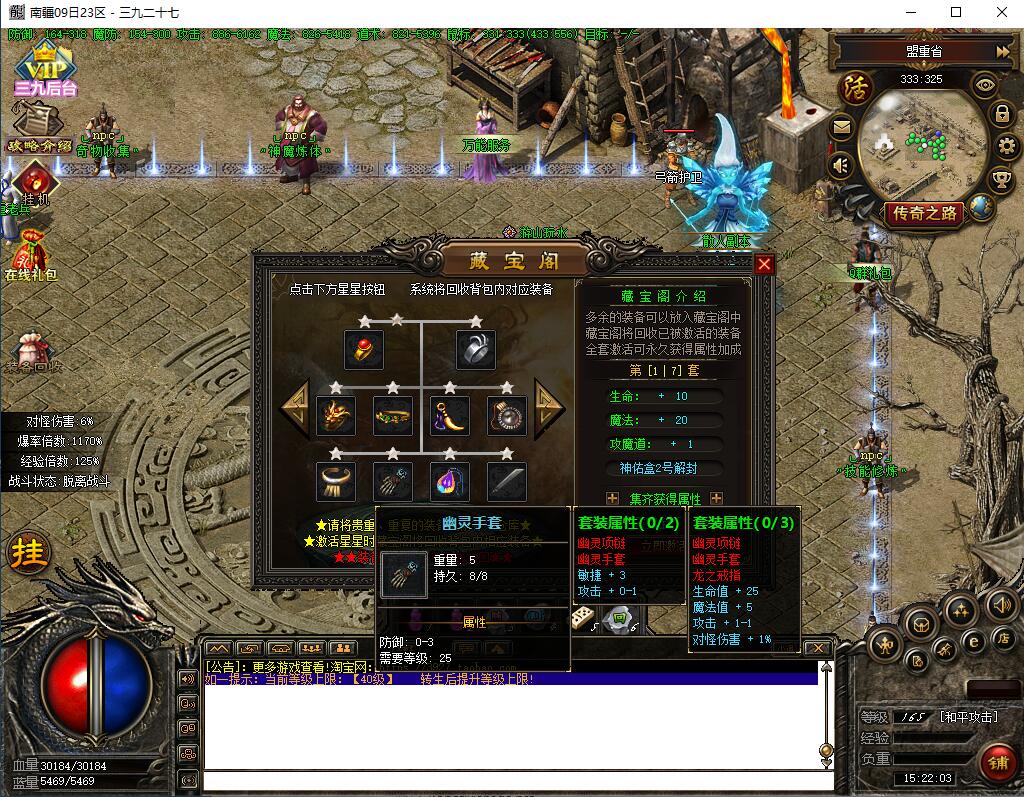Select the purple horn necklace slot
The height and width of the screenshot is (797, 1024).
click(449, 416)
